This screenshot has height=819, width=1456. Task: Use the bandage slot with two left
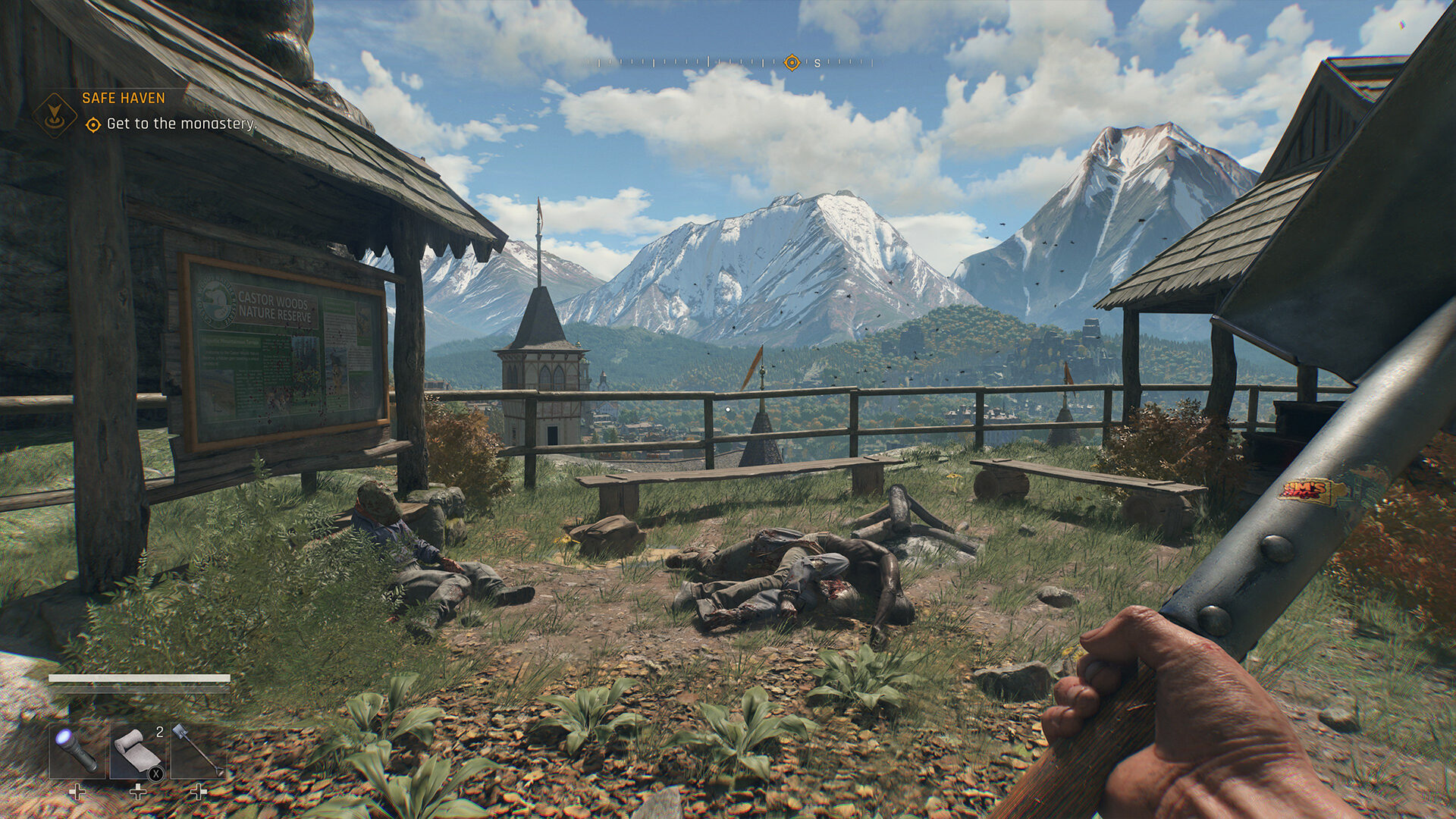137,750
